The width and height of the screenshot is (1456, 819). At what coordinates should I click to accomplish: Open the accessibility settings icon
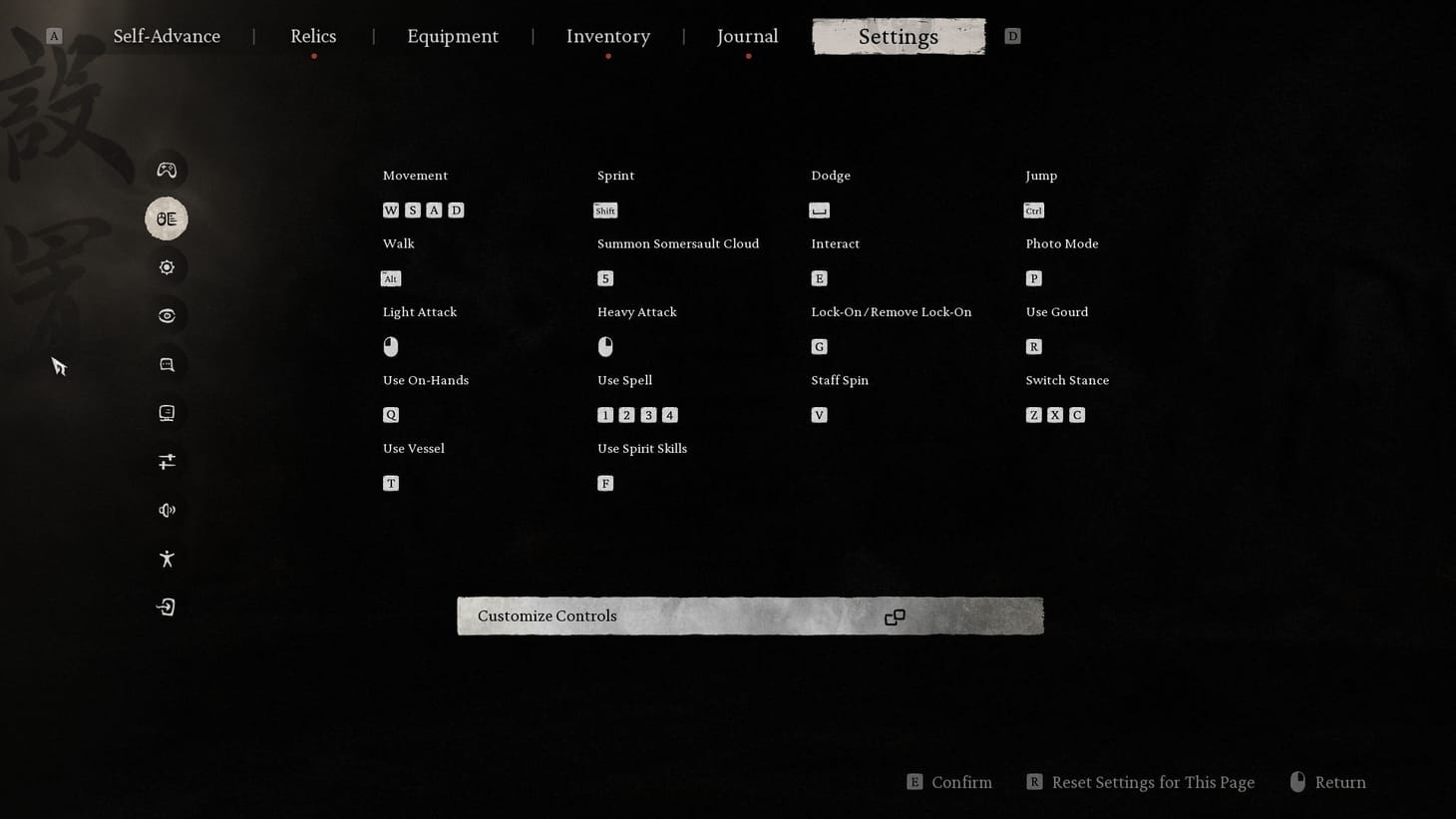pos(166,558)
